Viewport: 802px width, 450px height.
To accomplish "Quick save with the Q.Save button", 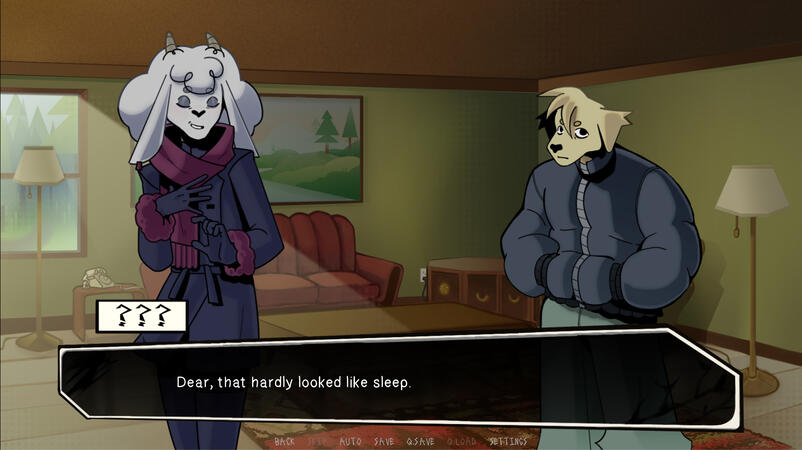I will pyautogui.click(x=420, y=441).
